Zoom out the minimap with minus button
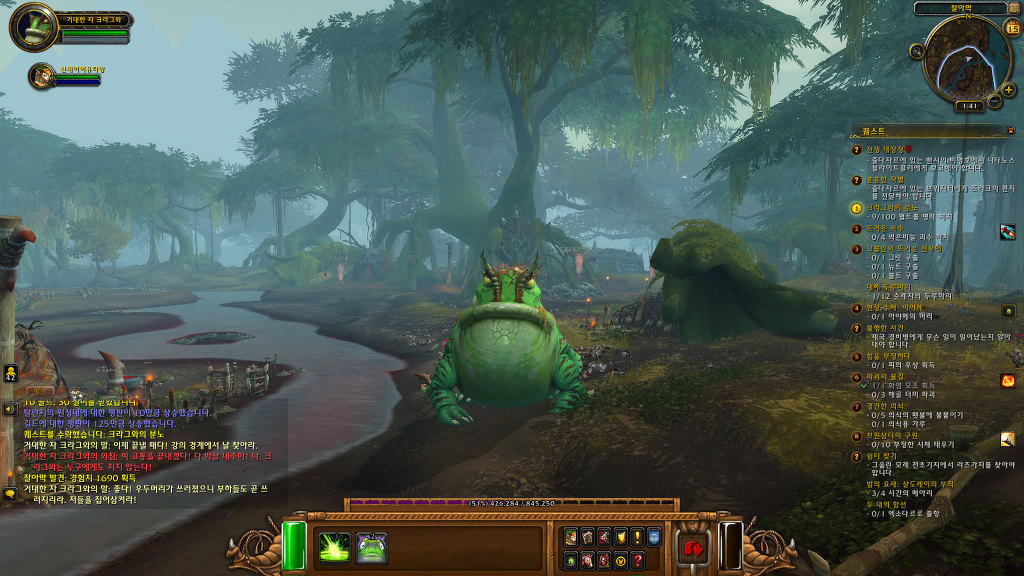This screenshot has height=576, width=1024. coord(993,101)
